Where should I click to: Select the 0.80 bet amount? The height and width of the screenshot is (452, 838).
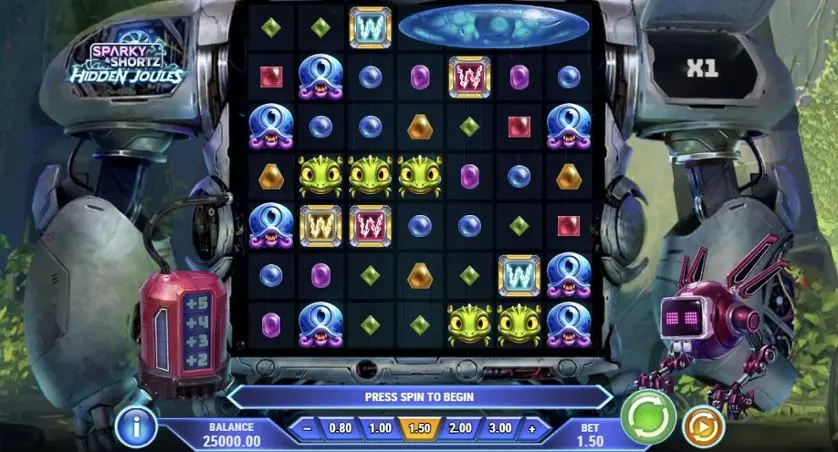tap(340, 428)
